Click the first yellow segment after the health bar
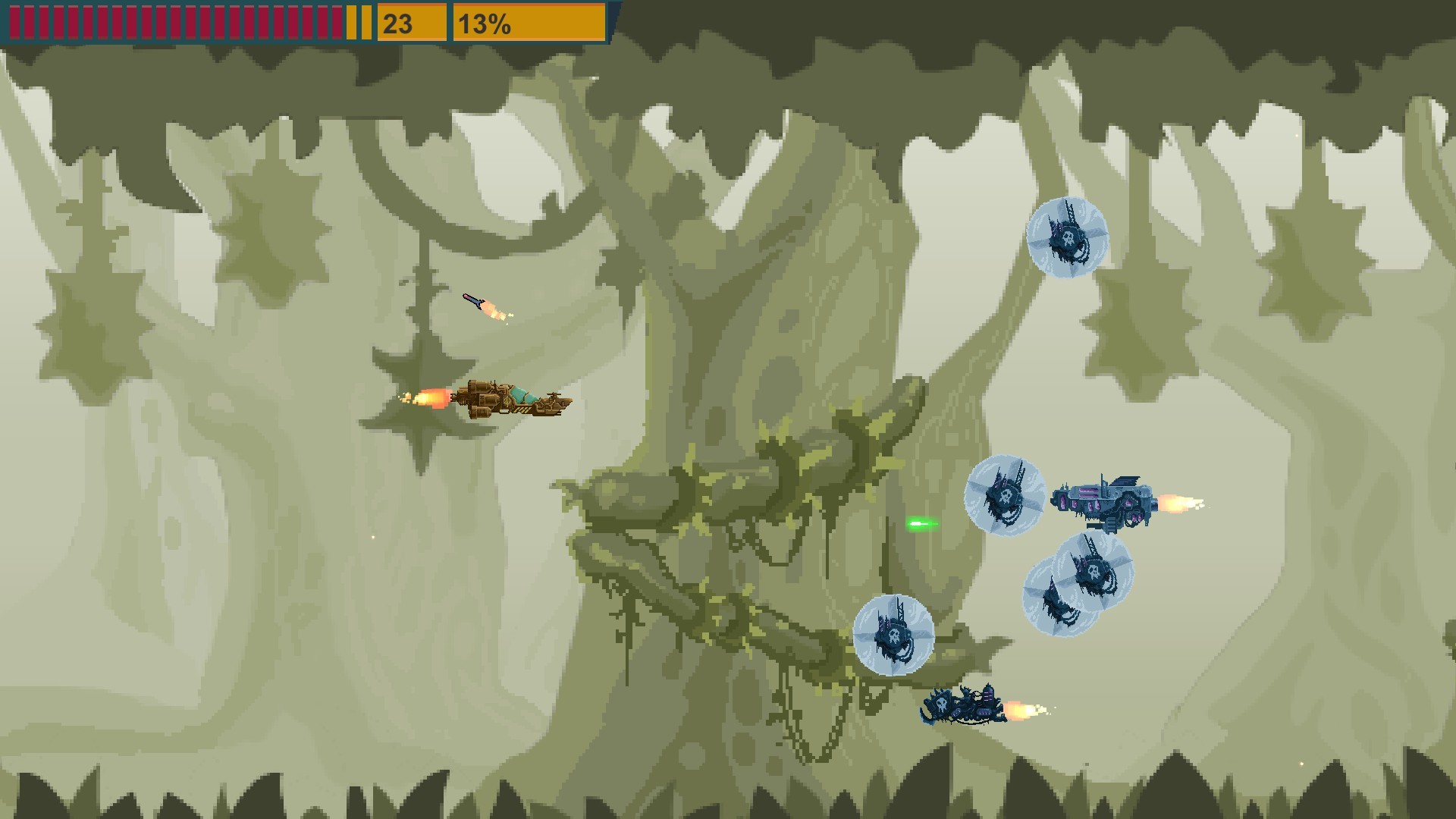The width and height of the screenshot is (1456, 819). point(350,21)
